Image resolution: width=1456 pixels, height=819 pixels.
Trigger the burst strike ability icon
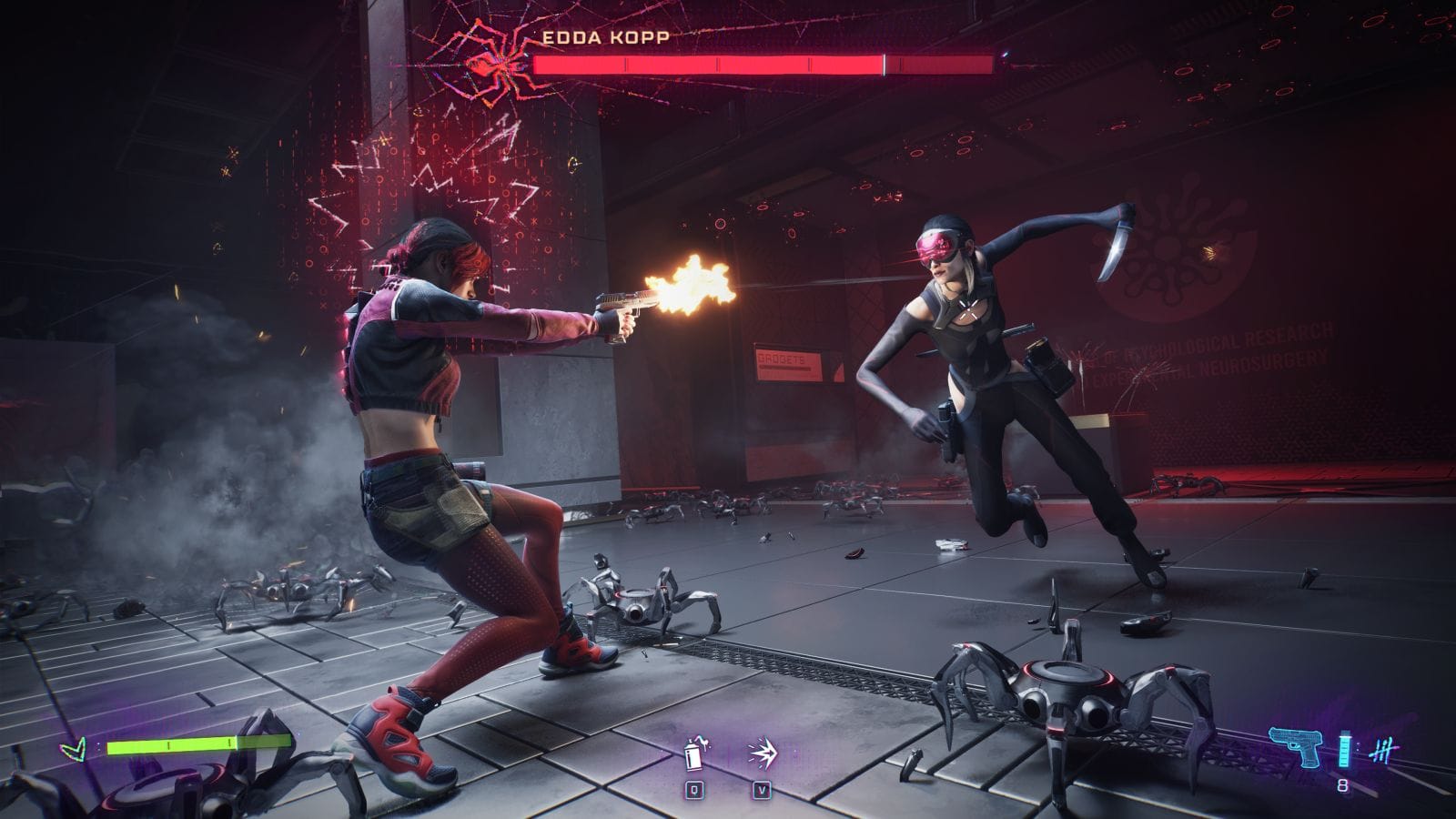[x=761, y=755]
